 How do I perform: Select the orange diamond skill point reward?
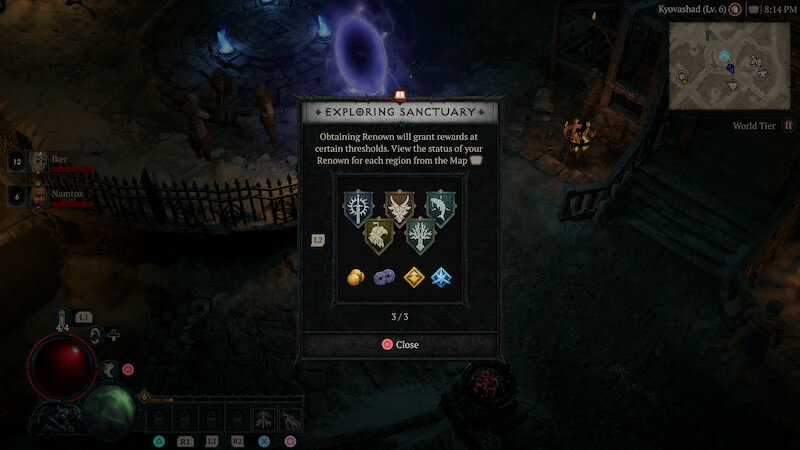pos(413,277)
